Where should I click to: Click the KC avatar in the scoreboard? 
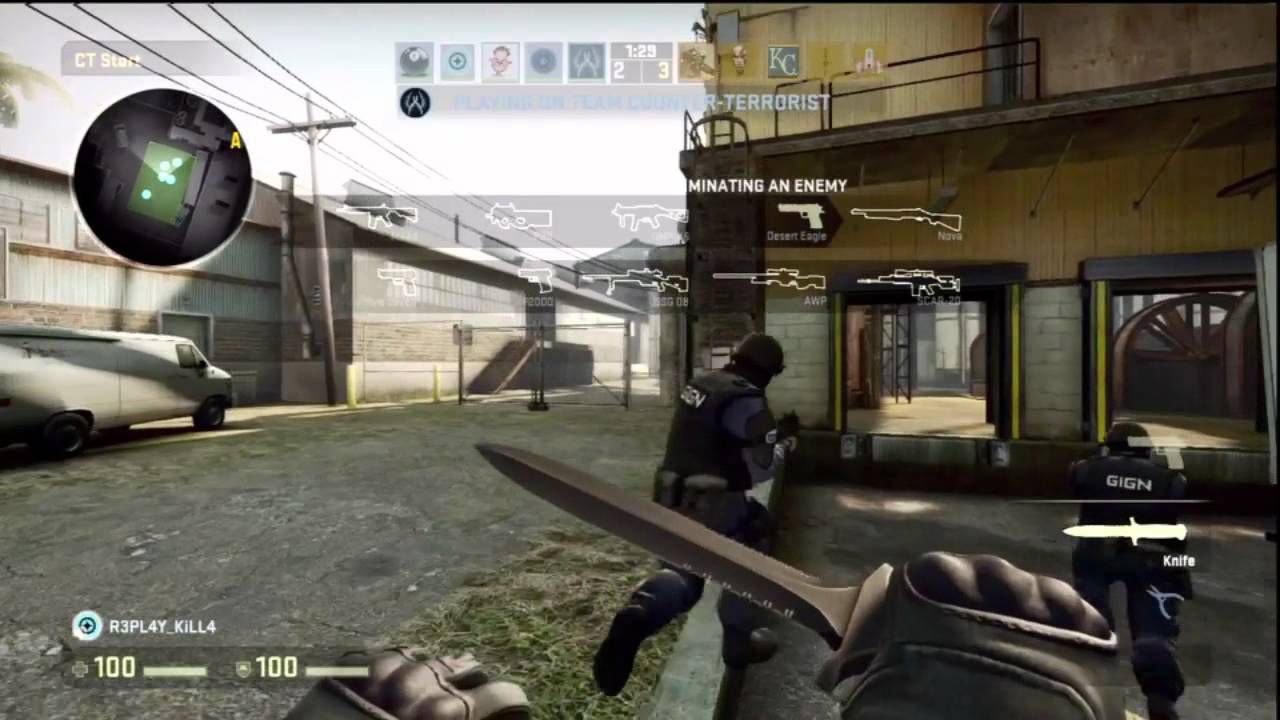[x=783, y=60]
